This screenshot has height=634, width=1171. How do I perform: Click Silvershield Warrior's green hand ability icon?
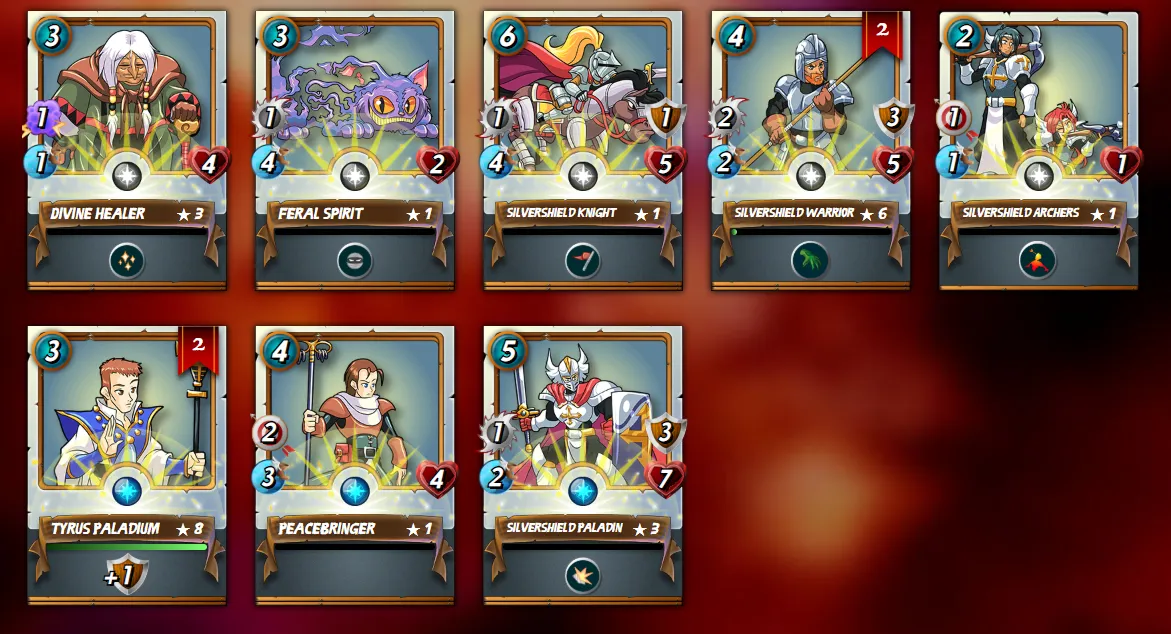click(x=810, y=261)
